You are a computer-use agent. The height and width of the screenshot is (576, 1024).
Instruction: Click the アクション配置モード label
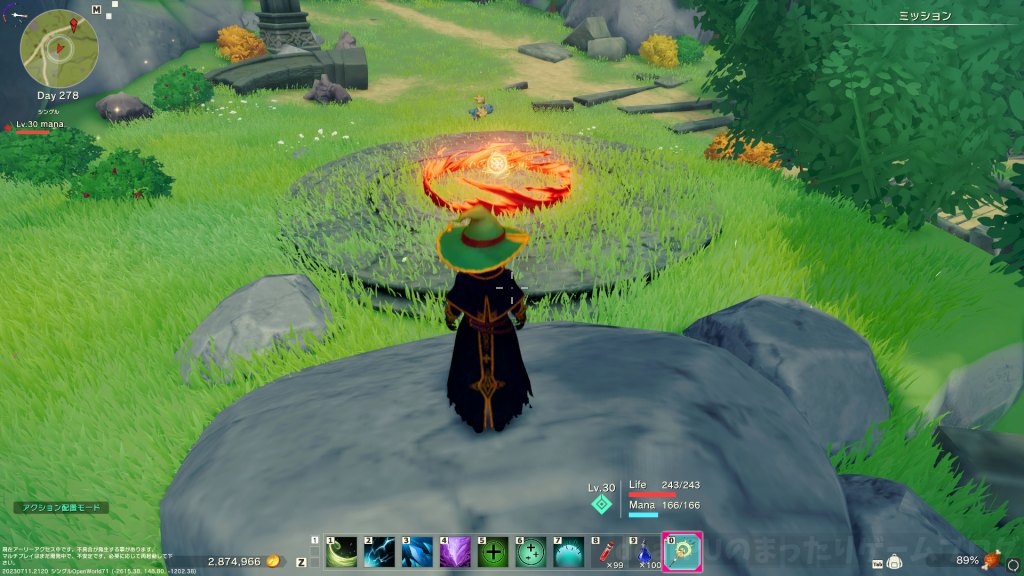pos(61,508)
